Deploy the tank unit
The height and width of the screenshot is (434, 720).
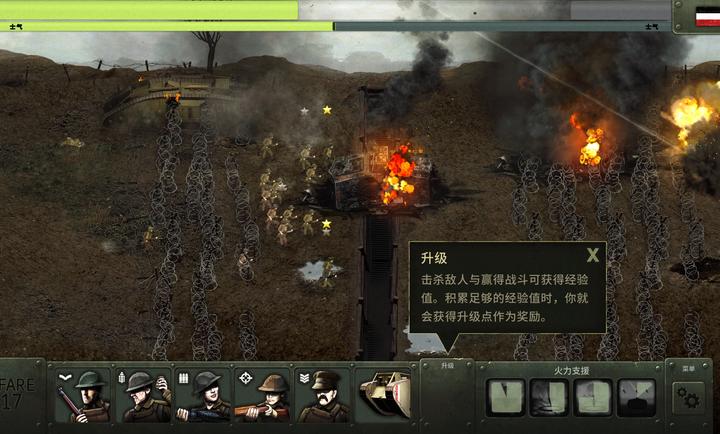click(x=385, y=395)
